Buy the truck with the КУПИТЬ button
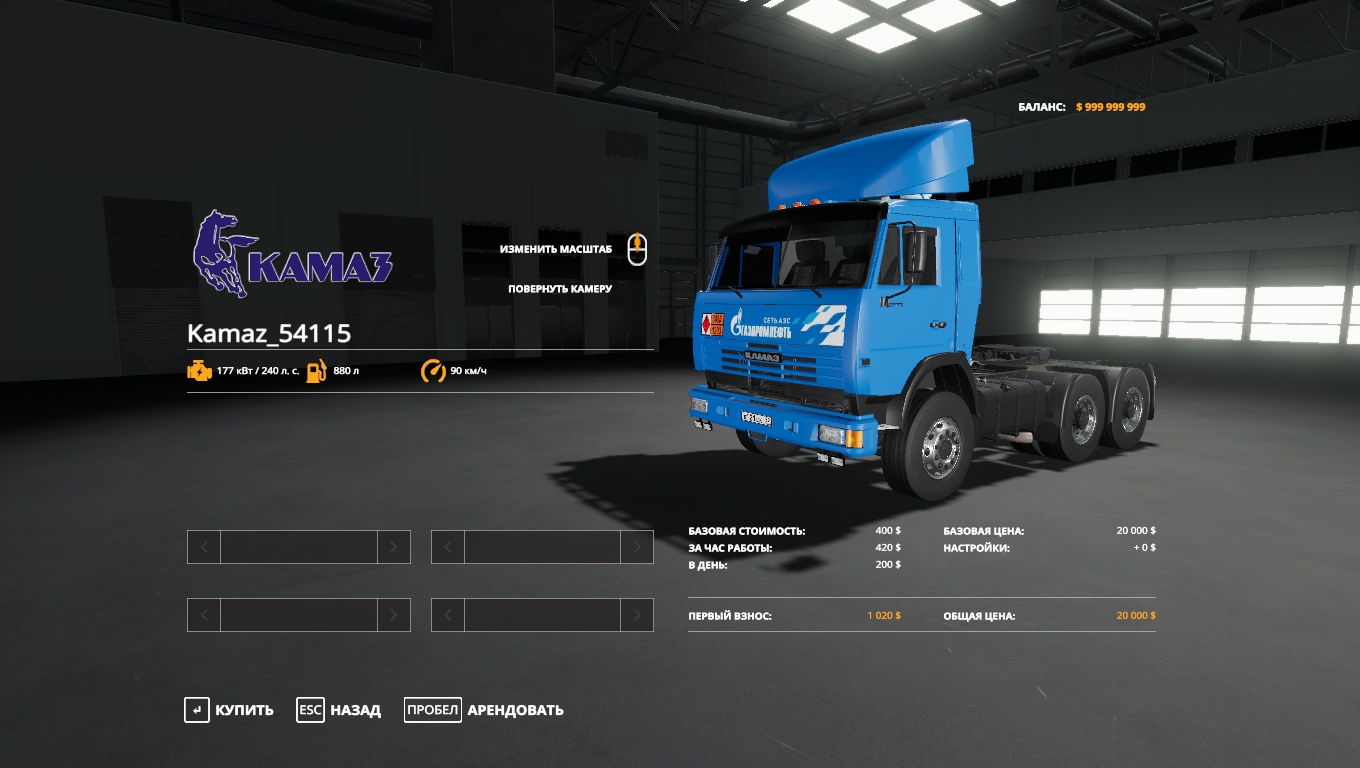Viewport: 1360px width, 768px height. [230, 710]
